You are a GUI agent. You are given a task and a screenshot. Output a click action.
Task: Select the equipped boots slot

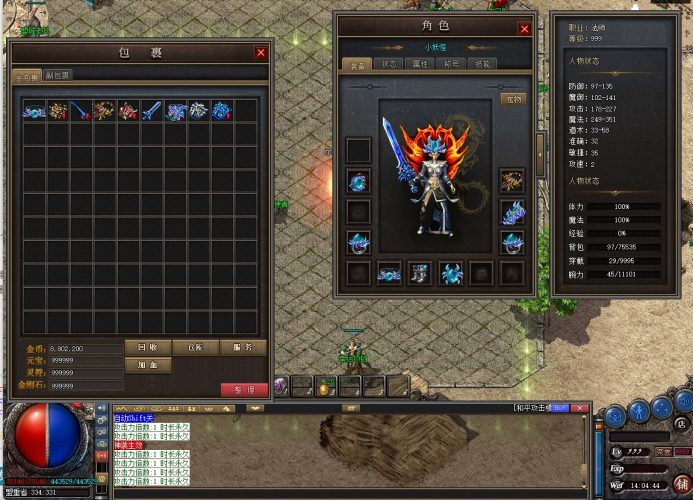point(420,272)
